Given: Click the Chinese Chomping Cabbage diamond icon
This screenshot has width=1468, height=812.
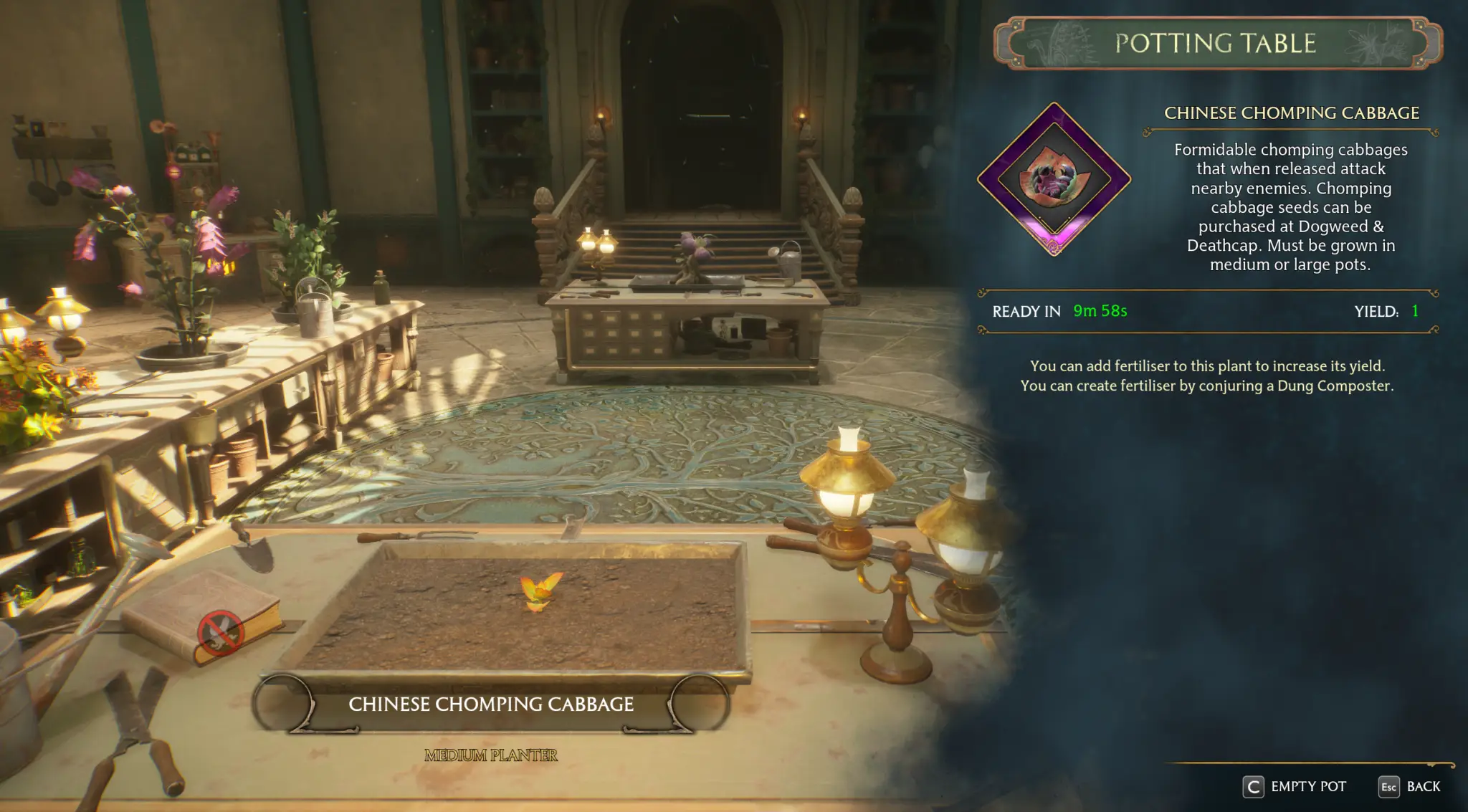Looking at the screenshot, I should [x=1054, y=179].
